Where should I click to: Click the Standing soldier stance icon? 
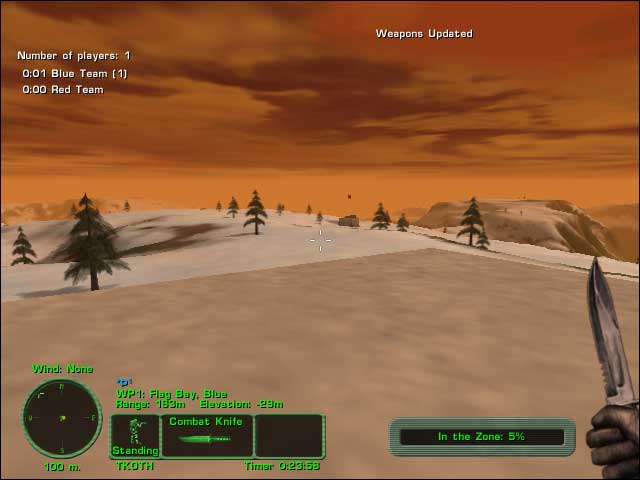click(135, 435)
